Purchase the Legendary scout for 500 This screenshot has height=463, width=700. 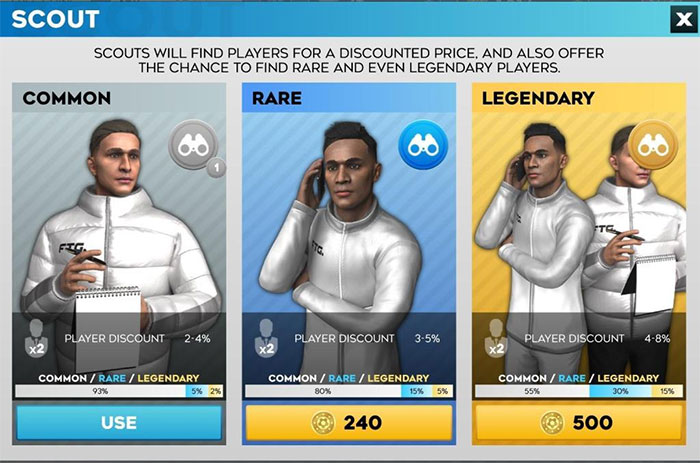click(x=579, y=423)
